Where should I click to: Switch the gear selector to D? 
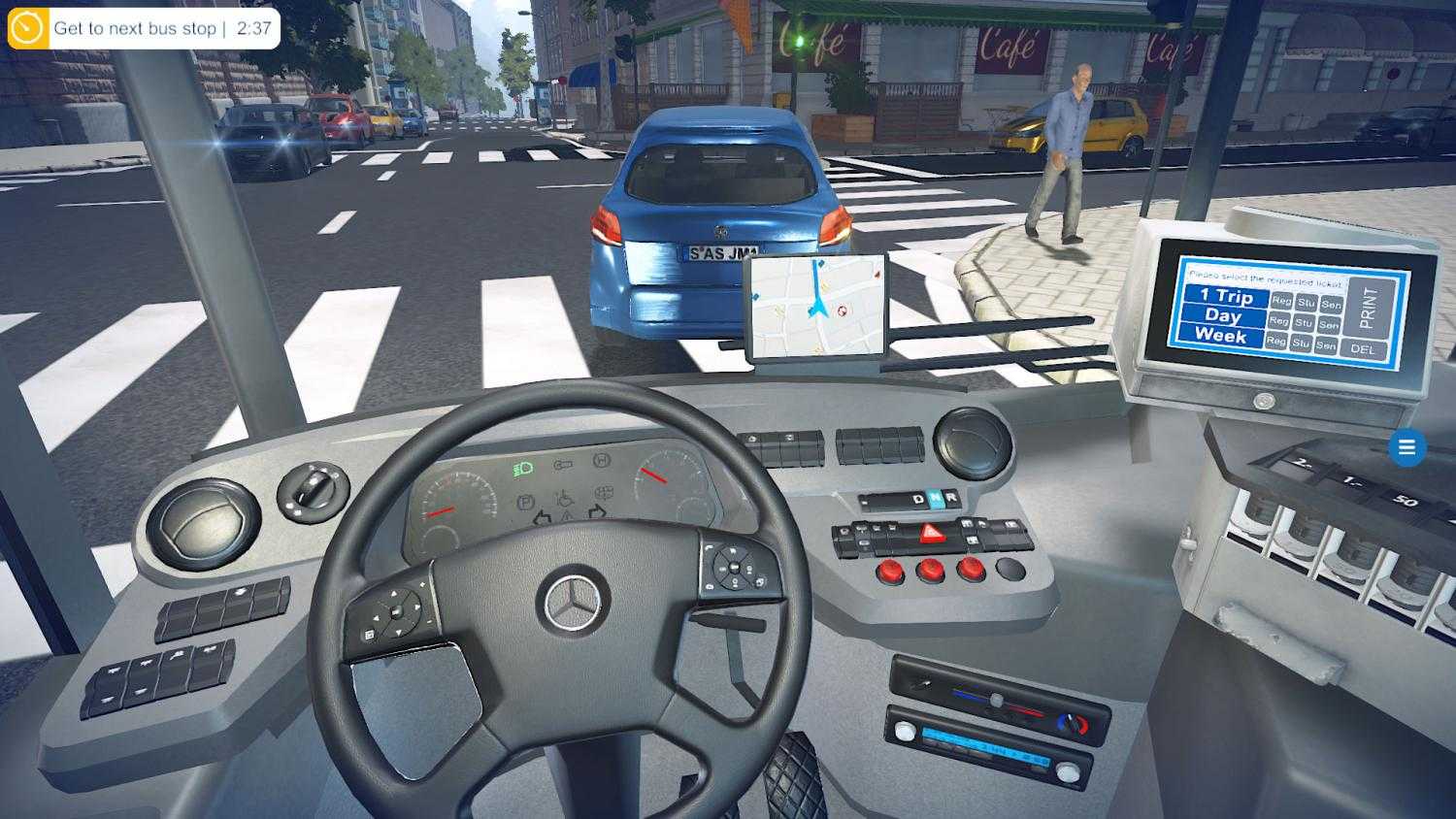[916, 498]
